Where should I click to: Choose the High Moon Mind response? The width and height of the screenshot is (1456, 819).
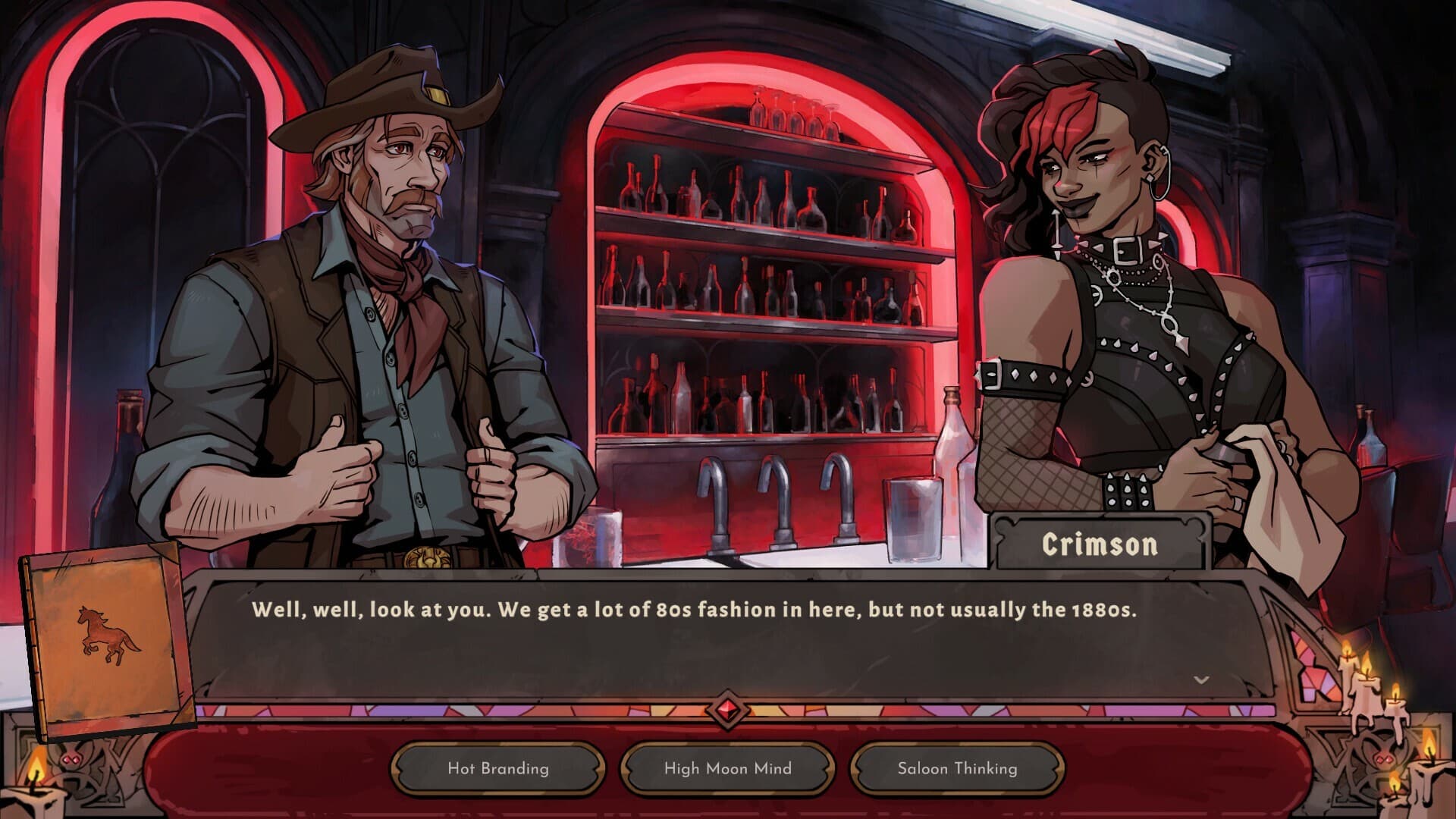(x=726, y=768)
